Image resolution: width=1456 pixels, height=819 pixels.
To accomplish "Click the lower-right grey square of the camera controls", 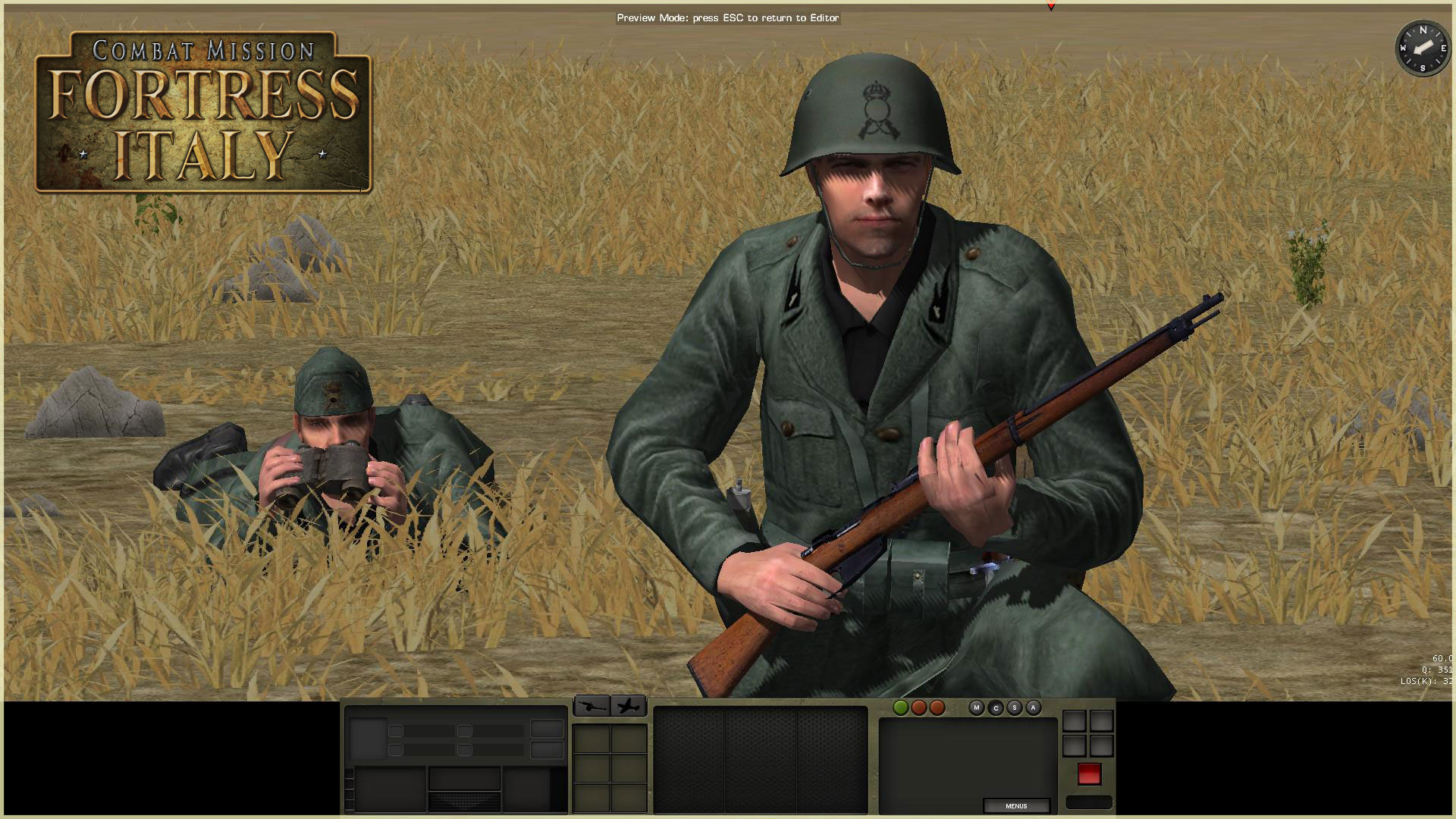I will pos(1100,745).
